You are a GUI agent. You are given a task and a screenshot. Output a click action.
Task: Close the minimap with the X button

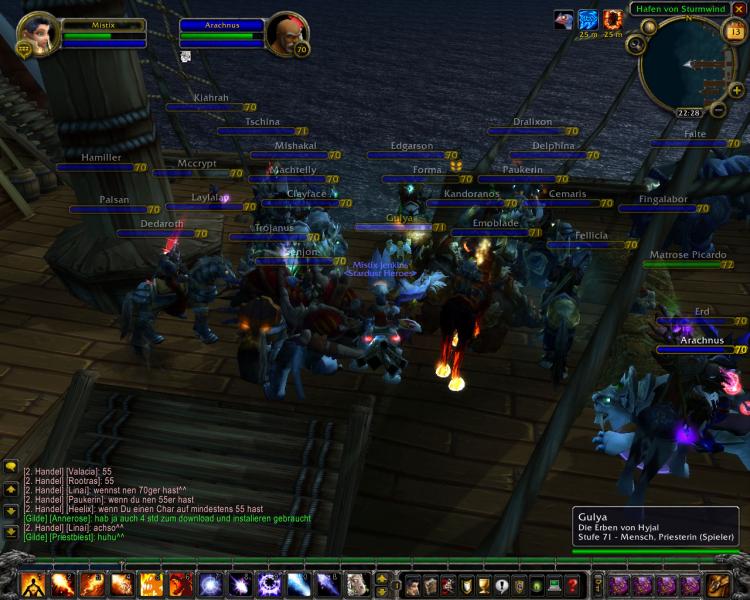[x=739, y=9]
